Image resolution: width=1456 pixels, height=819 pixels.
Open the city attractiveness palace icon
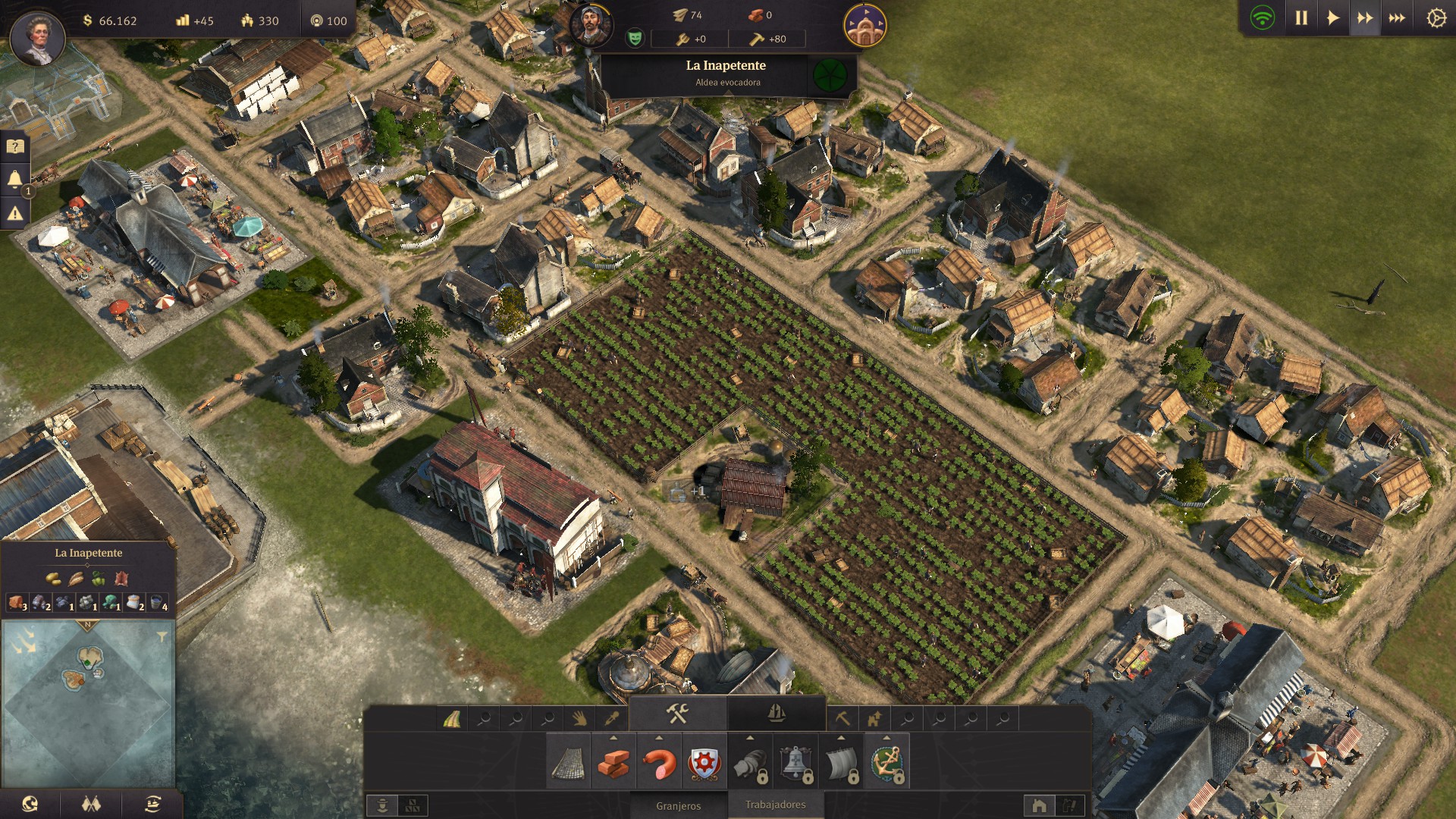(x=864, y=26)
